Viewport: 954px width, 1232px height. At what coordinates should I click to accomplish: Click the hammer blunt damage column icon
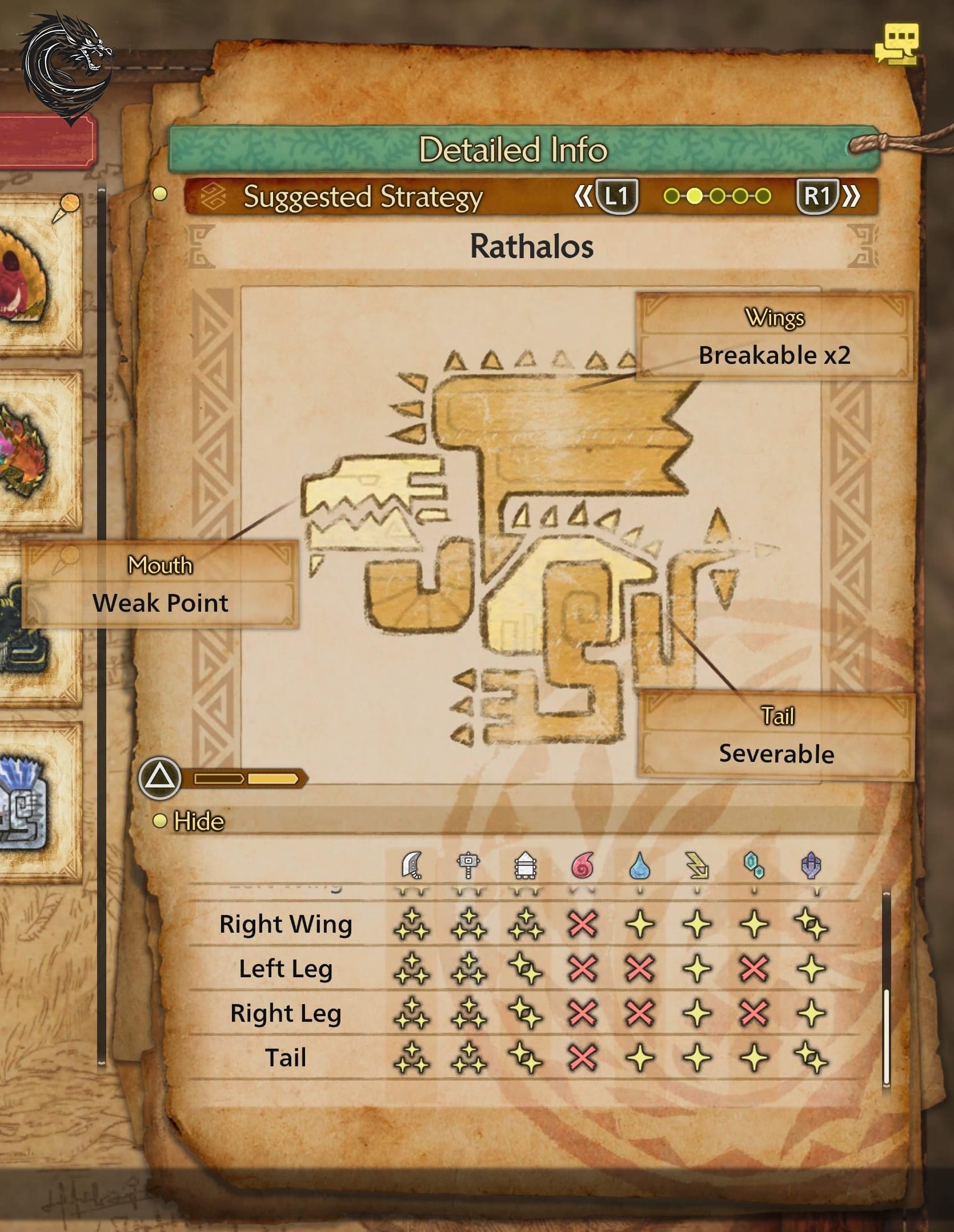pos(468,865)
